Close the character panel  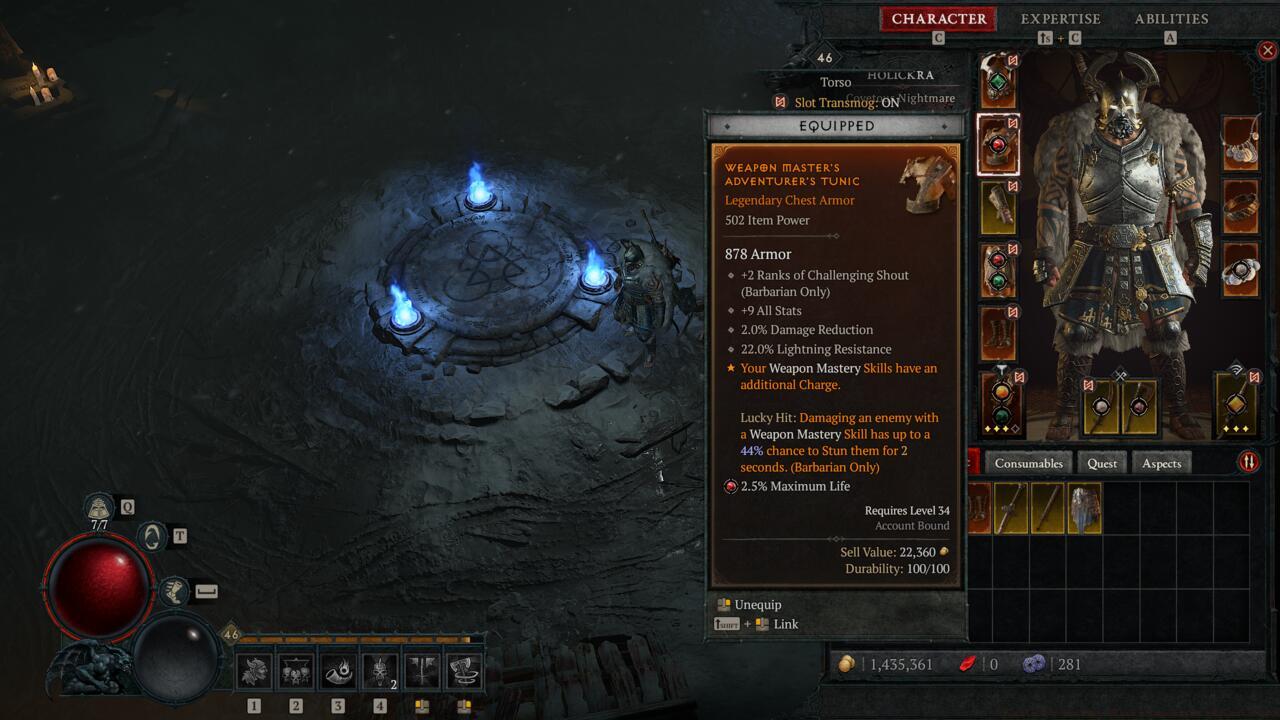click(1267, 50)
